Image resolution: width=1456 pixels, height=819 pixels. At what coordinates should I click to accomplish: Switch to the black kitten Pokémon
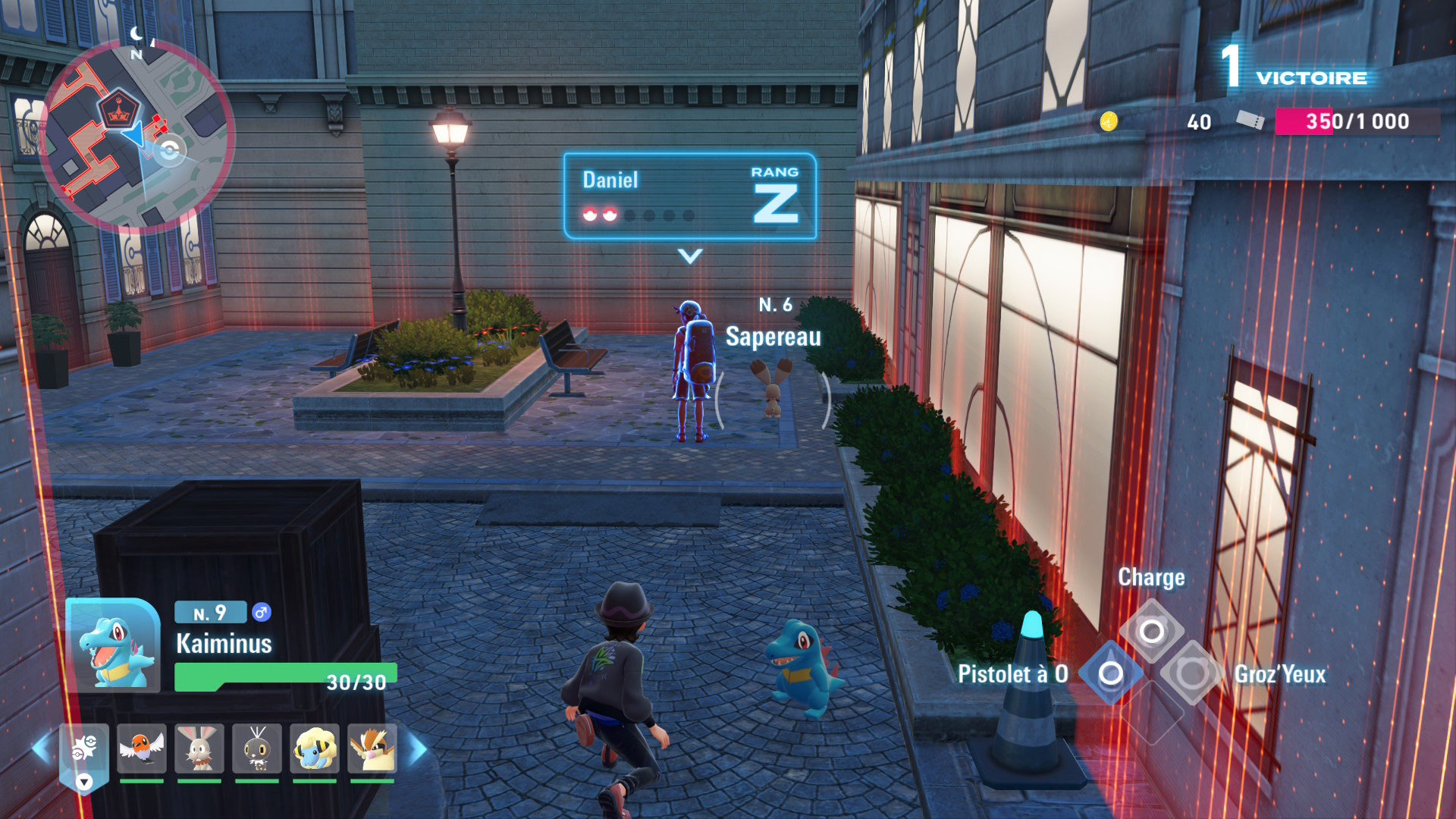256,748
